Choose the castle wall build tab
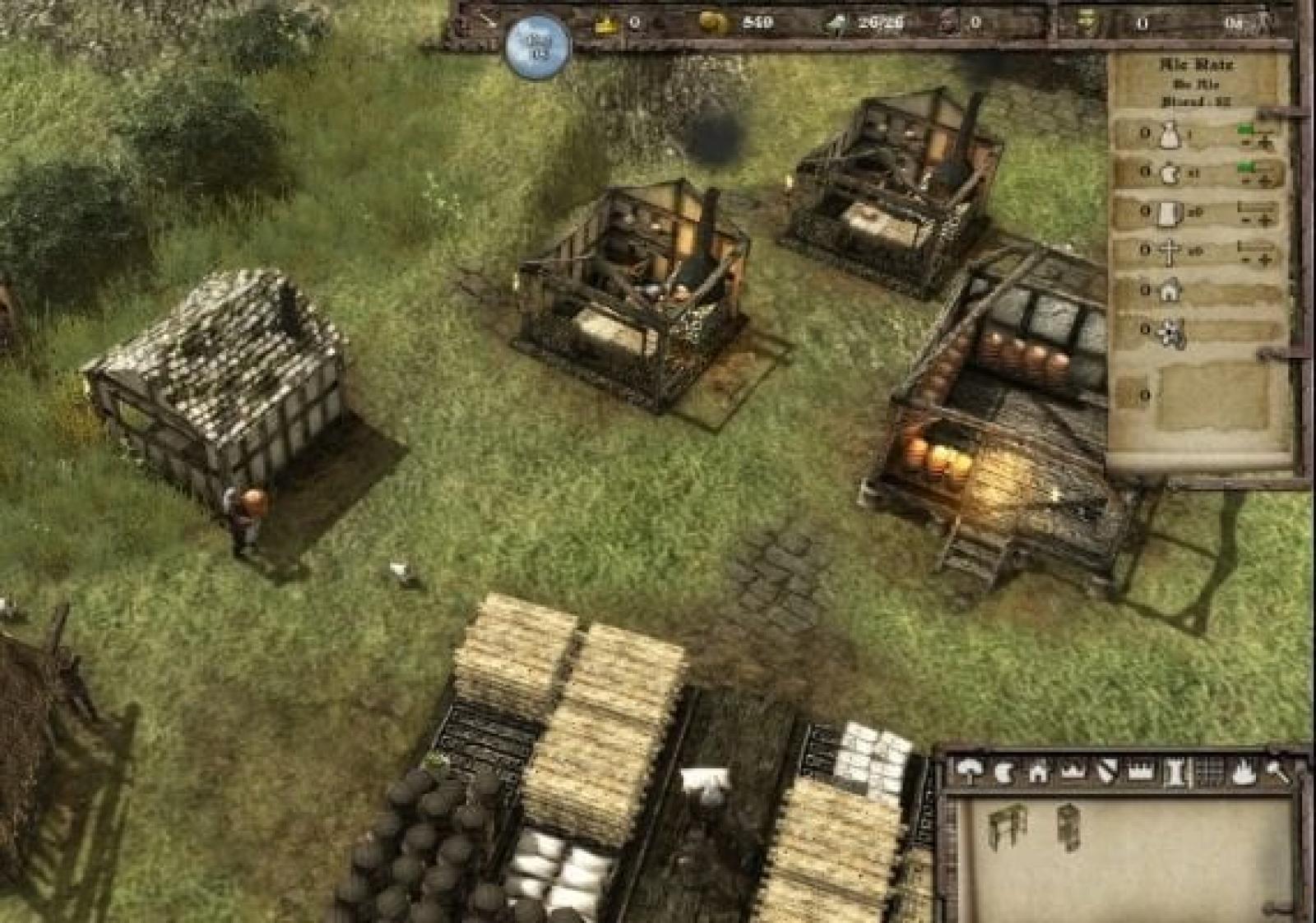 coord(1139,772)
